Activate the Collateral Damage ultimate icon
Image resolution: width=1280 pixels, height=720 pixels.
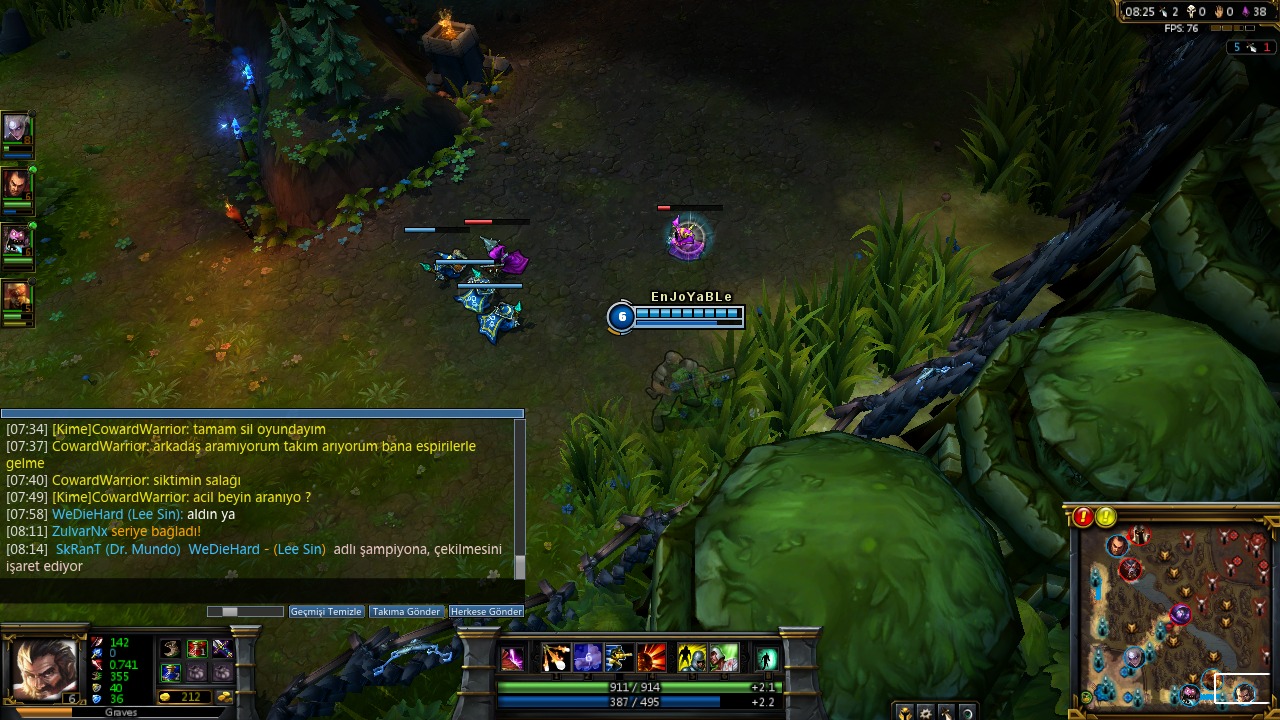(651, 658)
